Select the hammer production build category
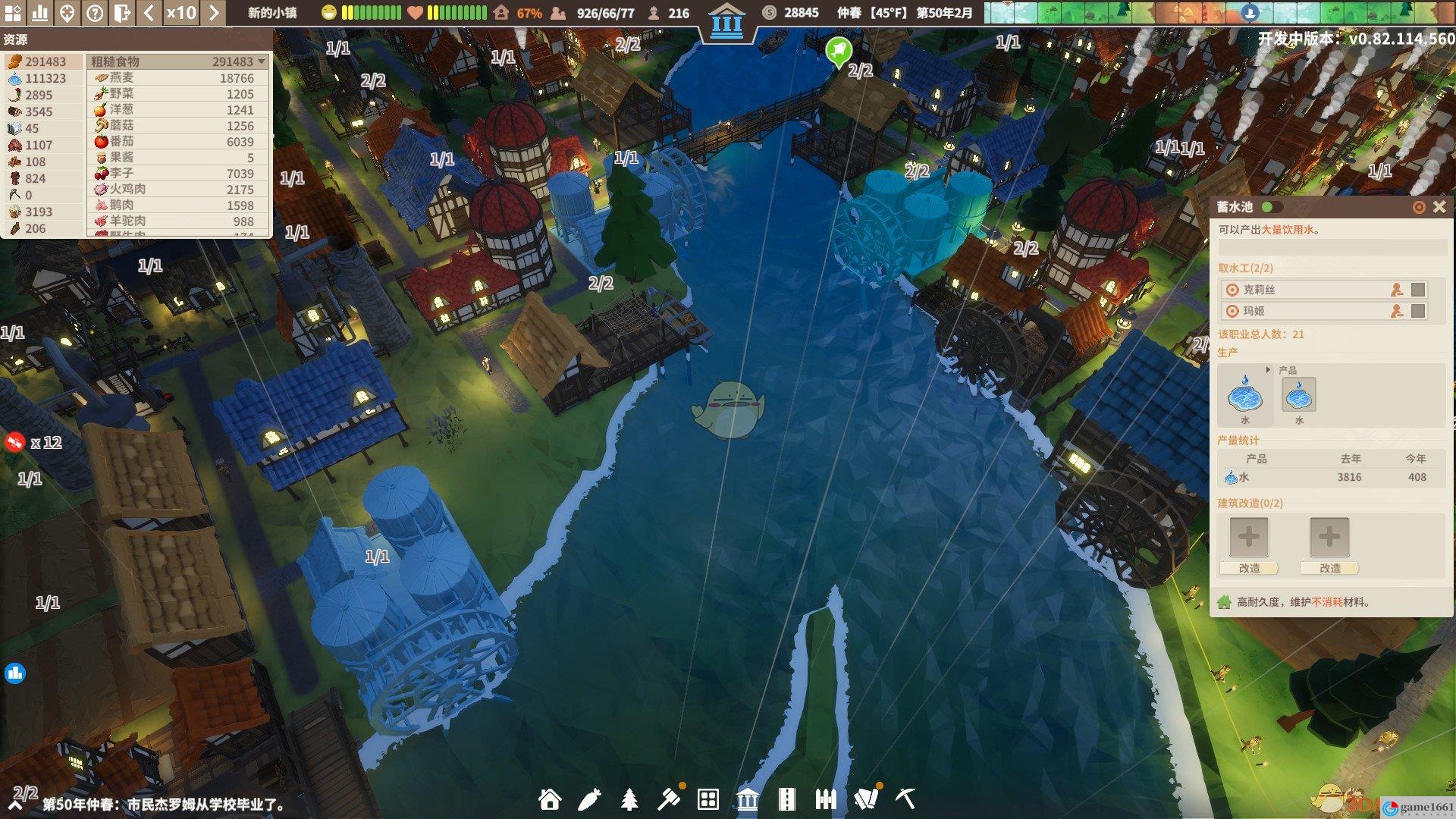 pyautogui.click(x=669, y=799)
